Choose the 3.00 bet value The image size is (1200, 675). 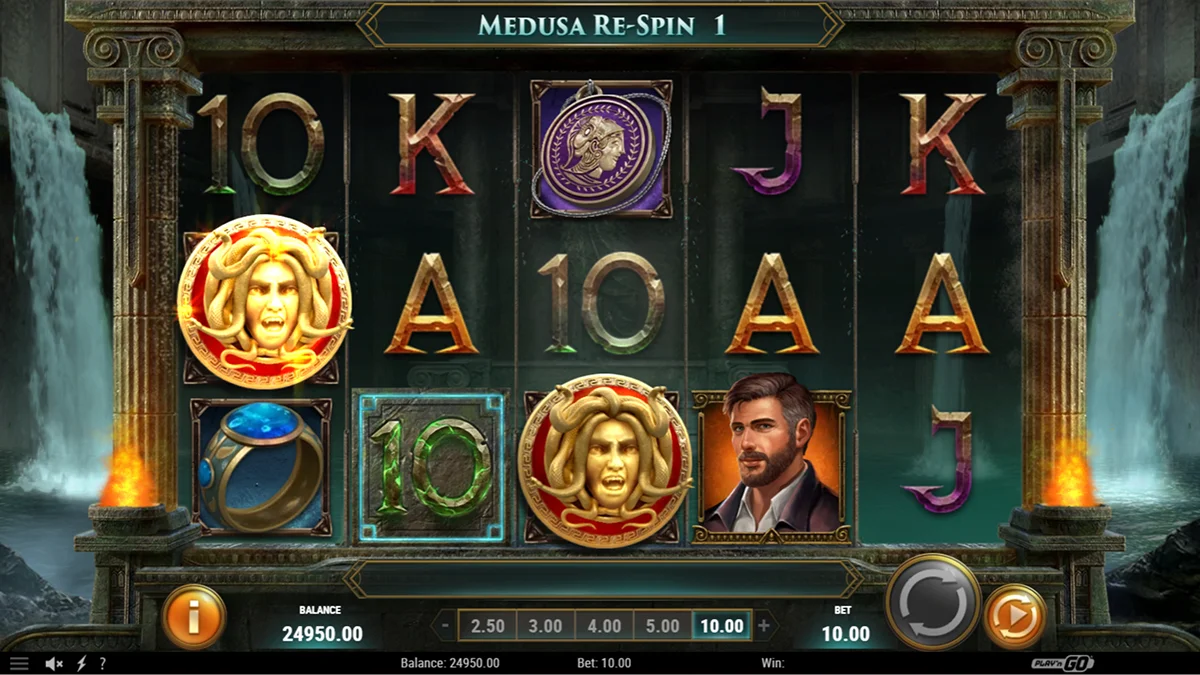pos(546,627)
